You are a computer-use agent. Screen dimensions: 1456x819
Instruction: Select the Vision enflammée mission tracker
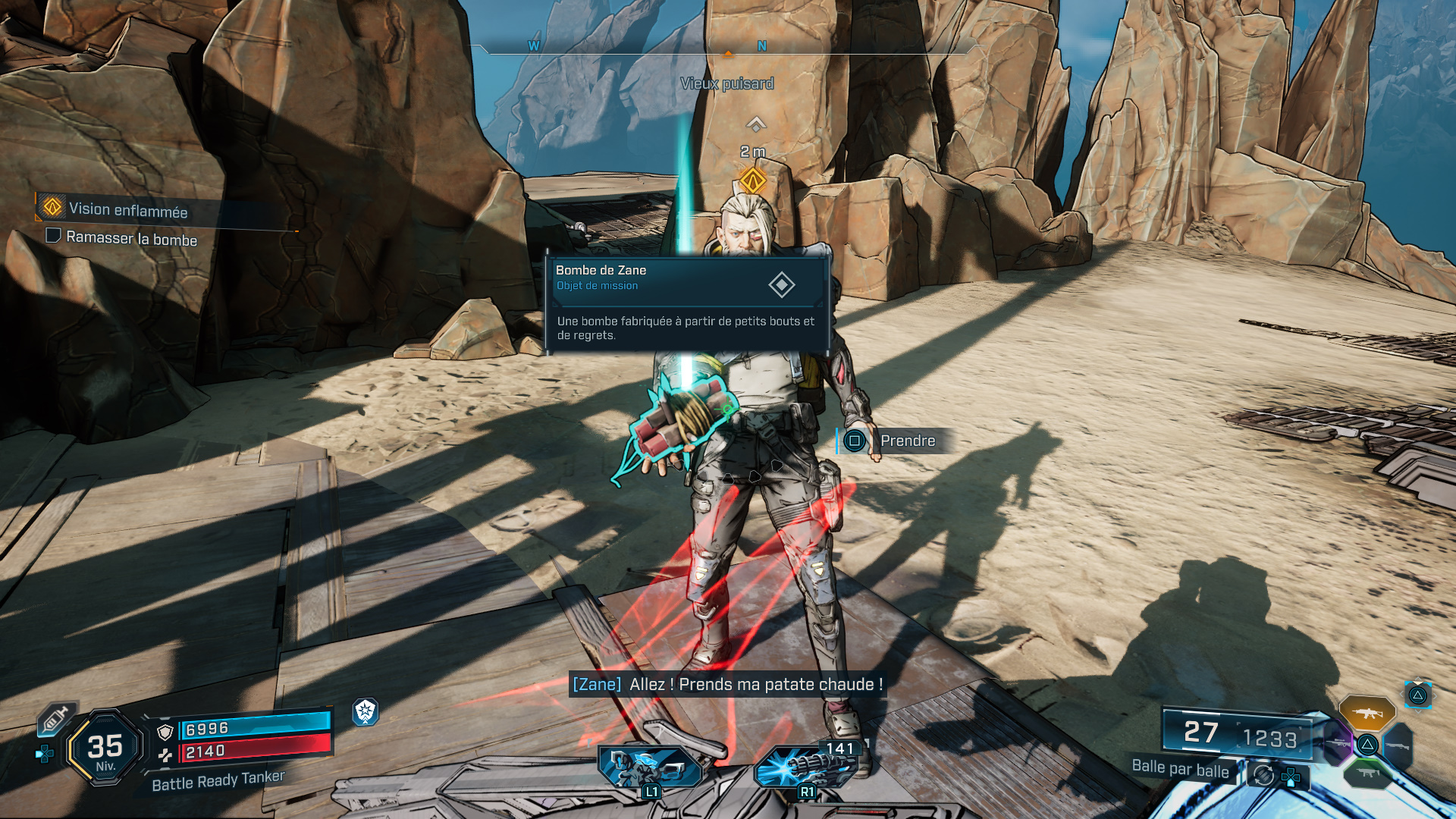(x=127, y=209)
